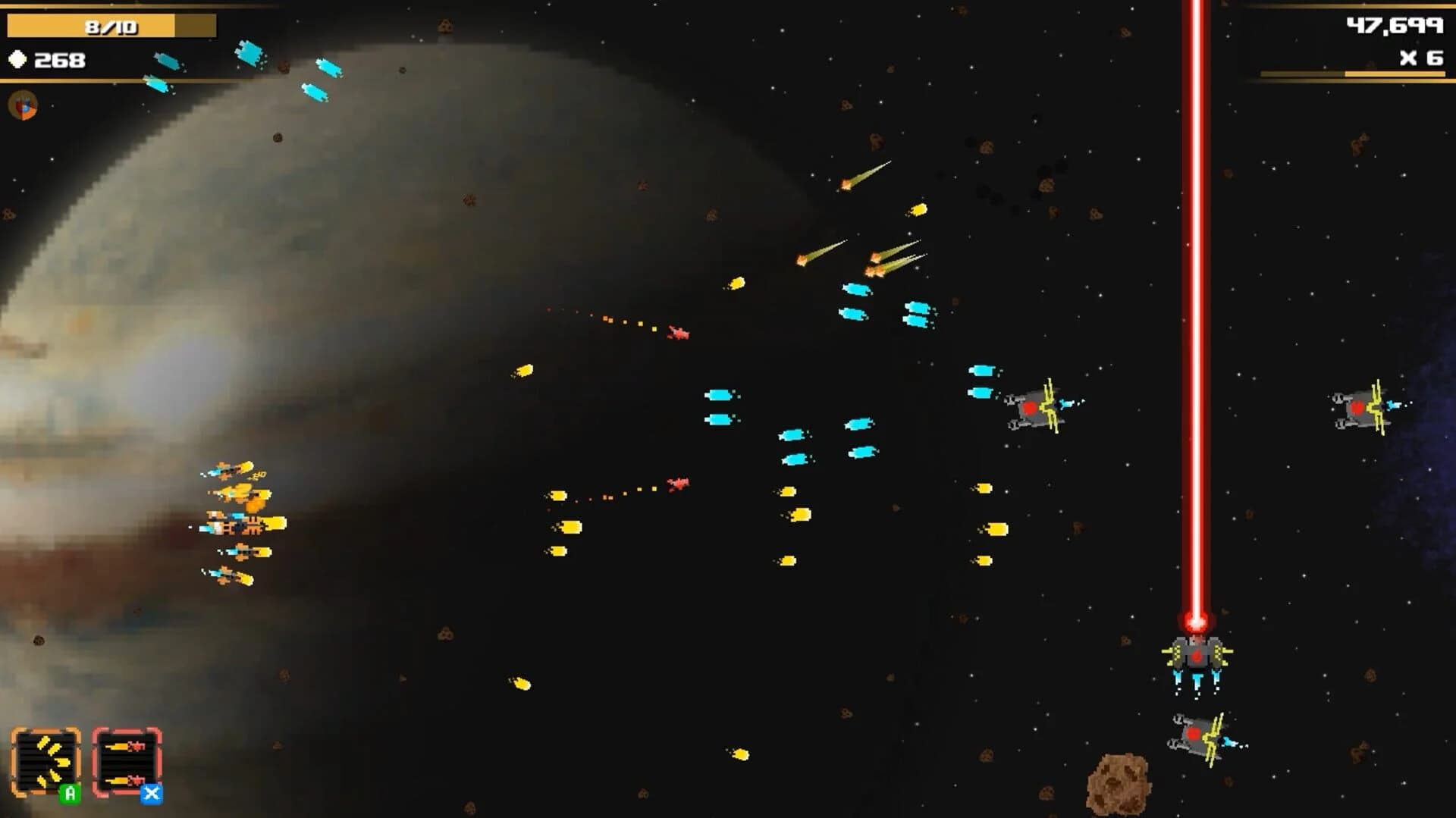This screenshot has height=818, width=1456.
Task: Click the 268 currency counter
Action: pyautogui.click(x=61, y=59)
